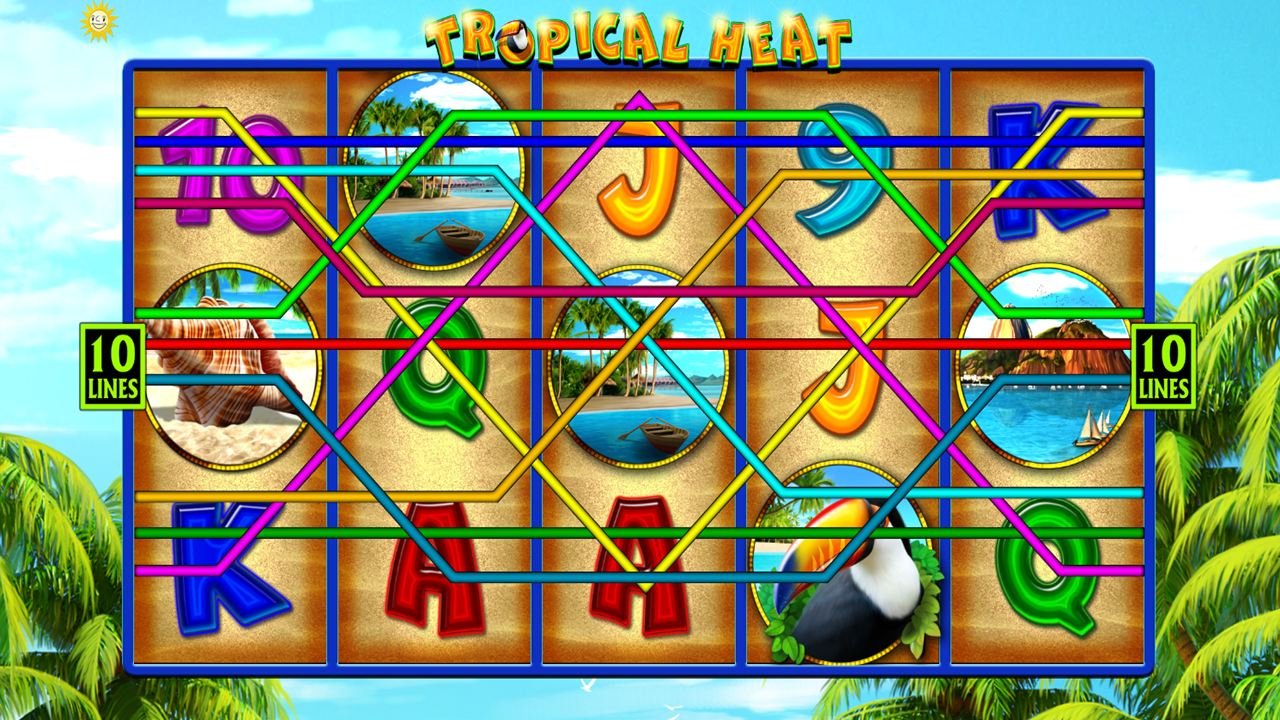Viewport: 1280px width, 720px height.
Task: Open the smiling sun logo
Action: pos(98,19)
